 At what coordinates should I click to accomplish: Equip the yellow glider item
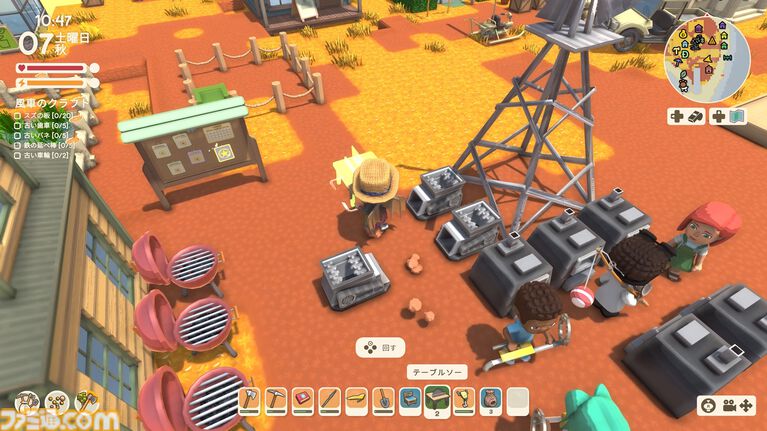click(x=356, y=400)
